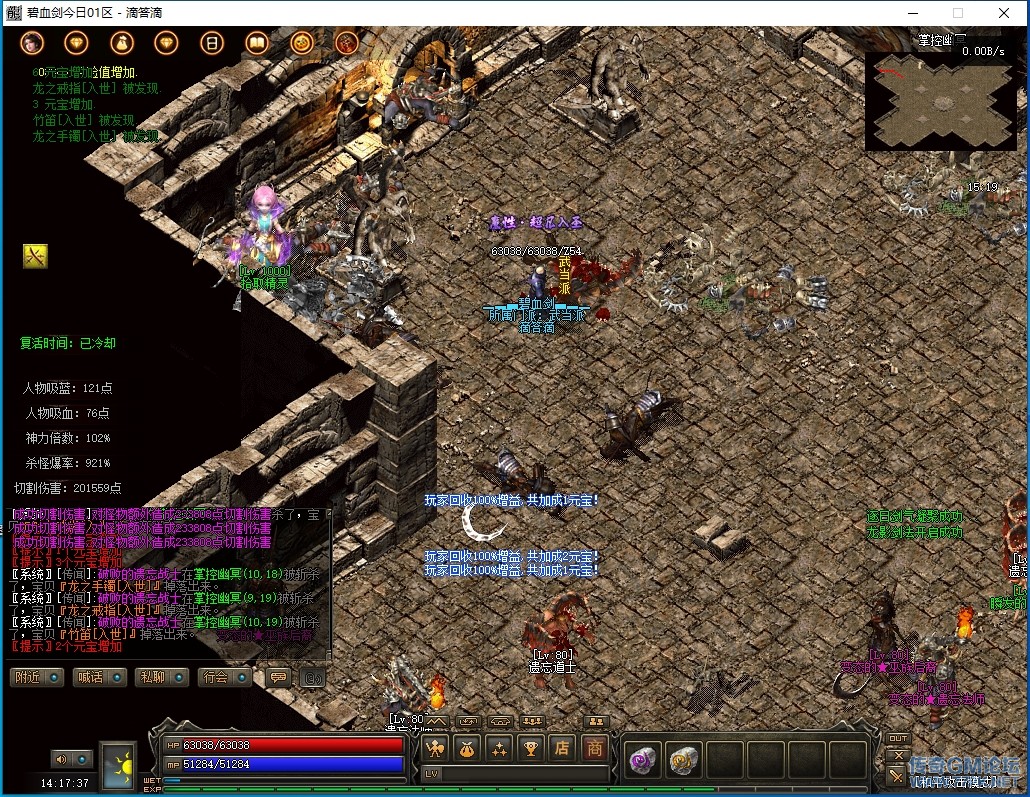Open the 日 daily icon

click(x=211, y=43)
